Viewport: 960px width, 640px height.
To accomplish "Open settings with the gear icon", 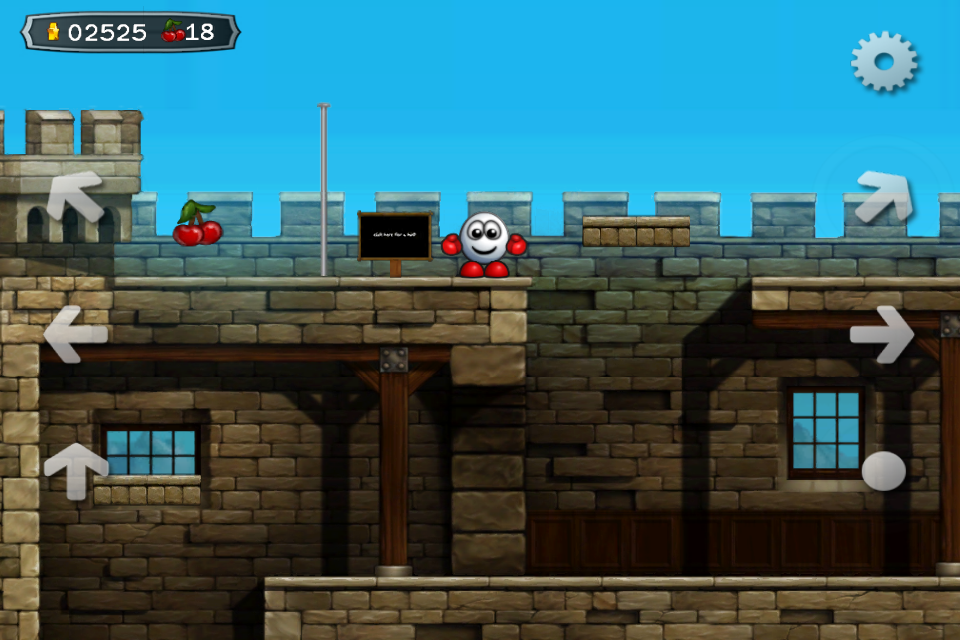I will (x=884, y=62).
